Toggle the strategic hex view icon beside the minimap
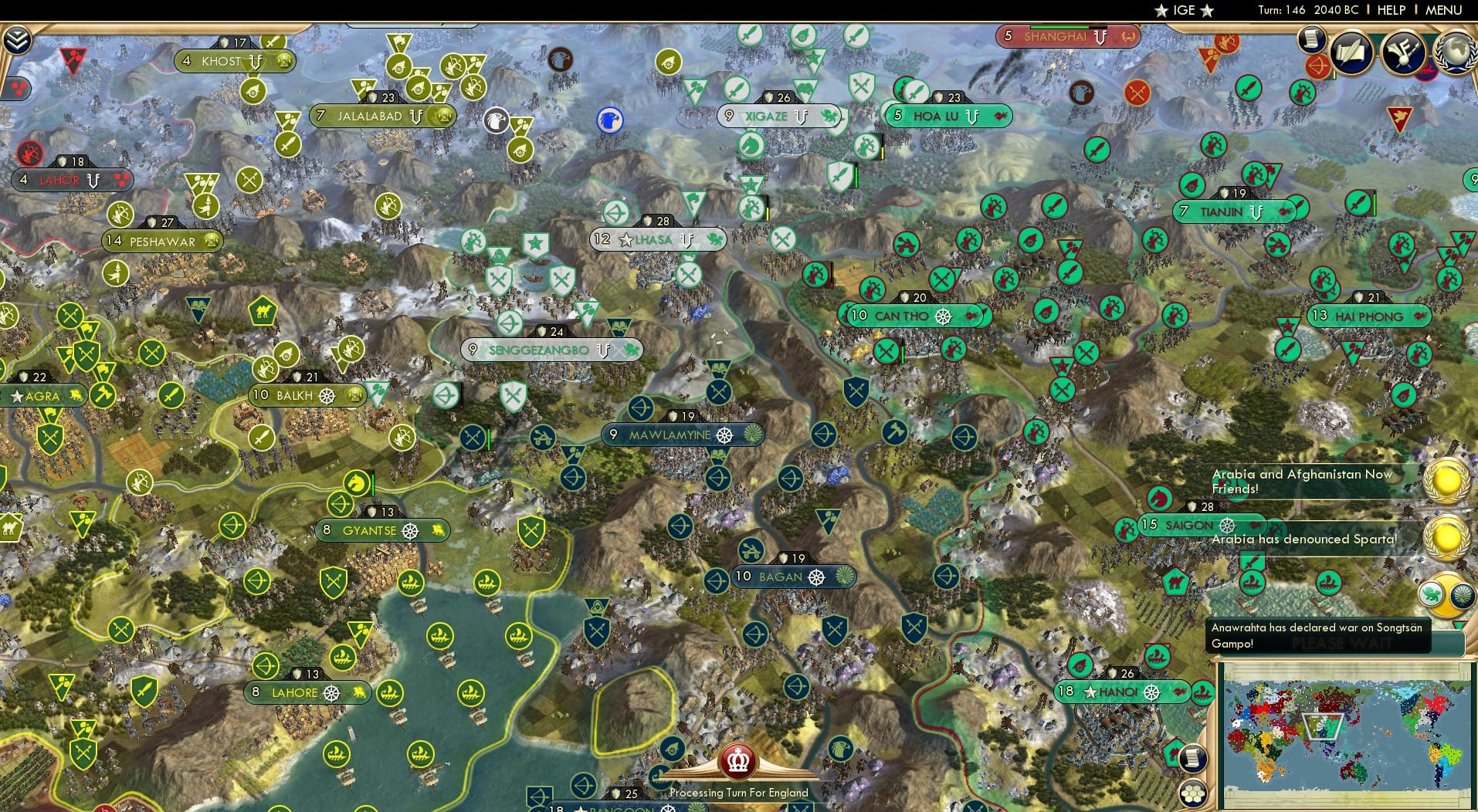Image resolution: width=1478 pixels, height=812 pixels. click(1193, 793)
